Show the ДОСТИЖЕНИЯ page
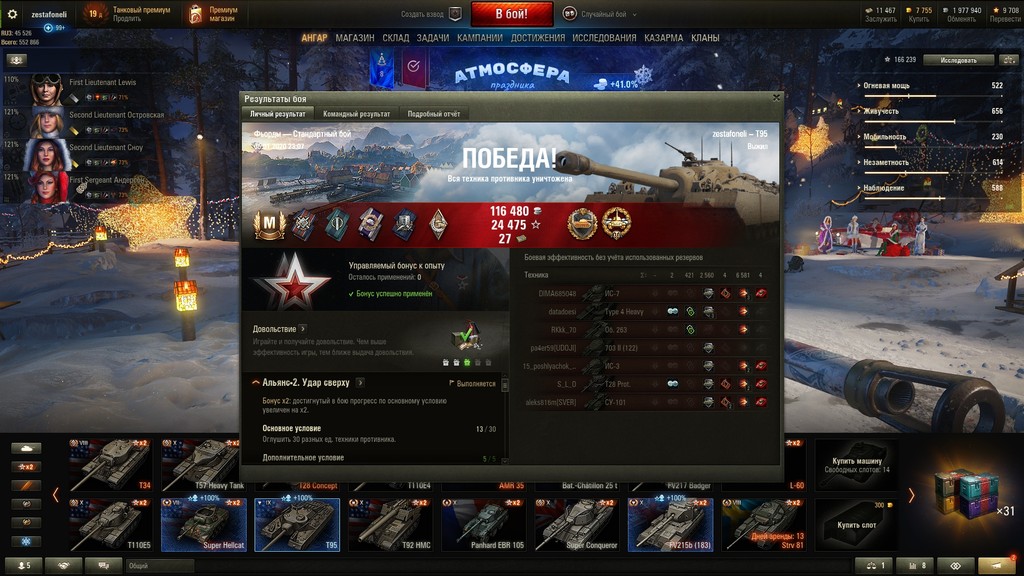The image size is (1024, 576). (538, 38)
